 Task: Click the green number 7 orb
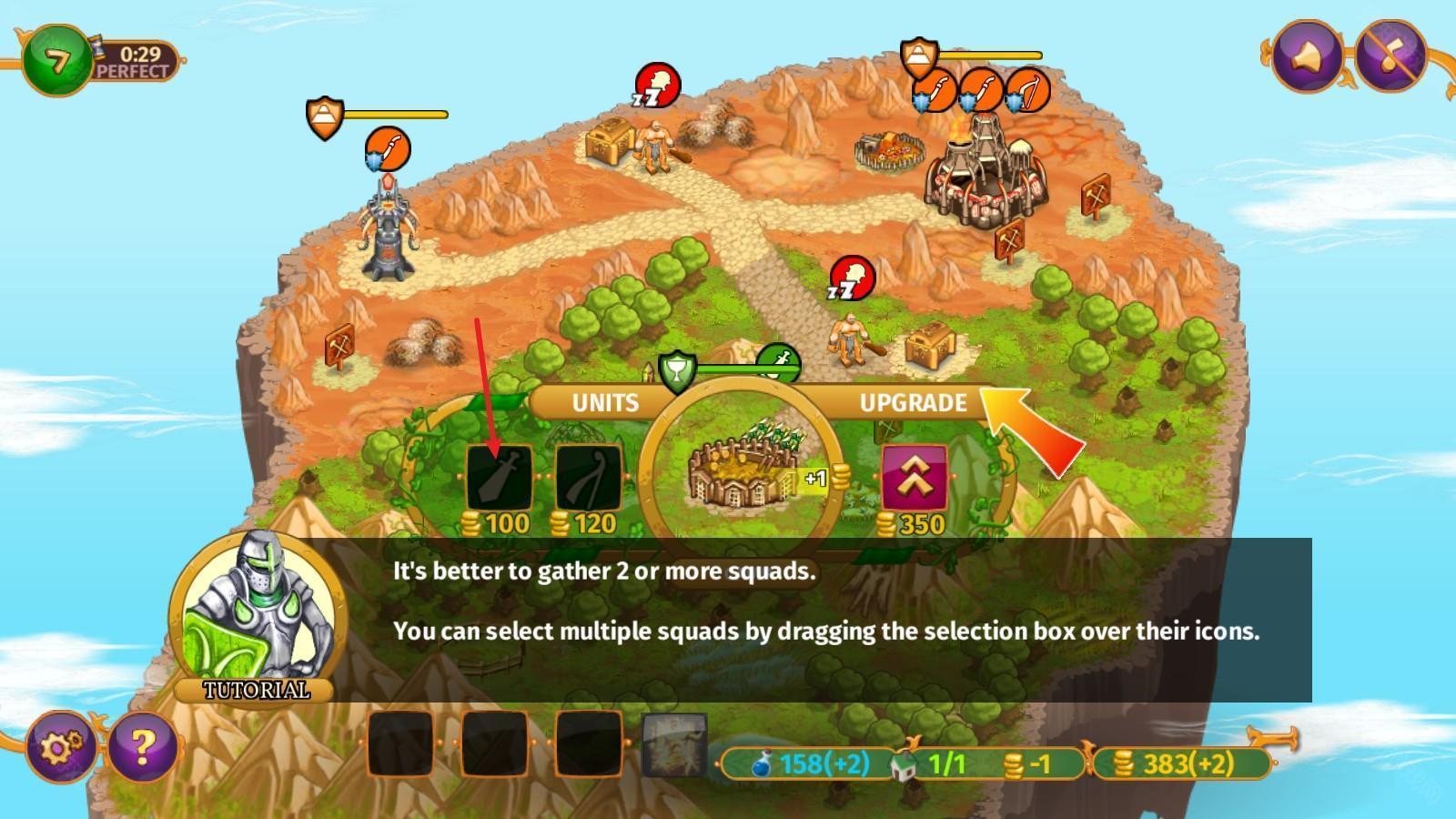[57, 60]
